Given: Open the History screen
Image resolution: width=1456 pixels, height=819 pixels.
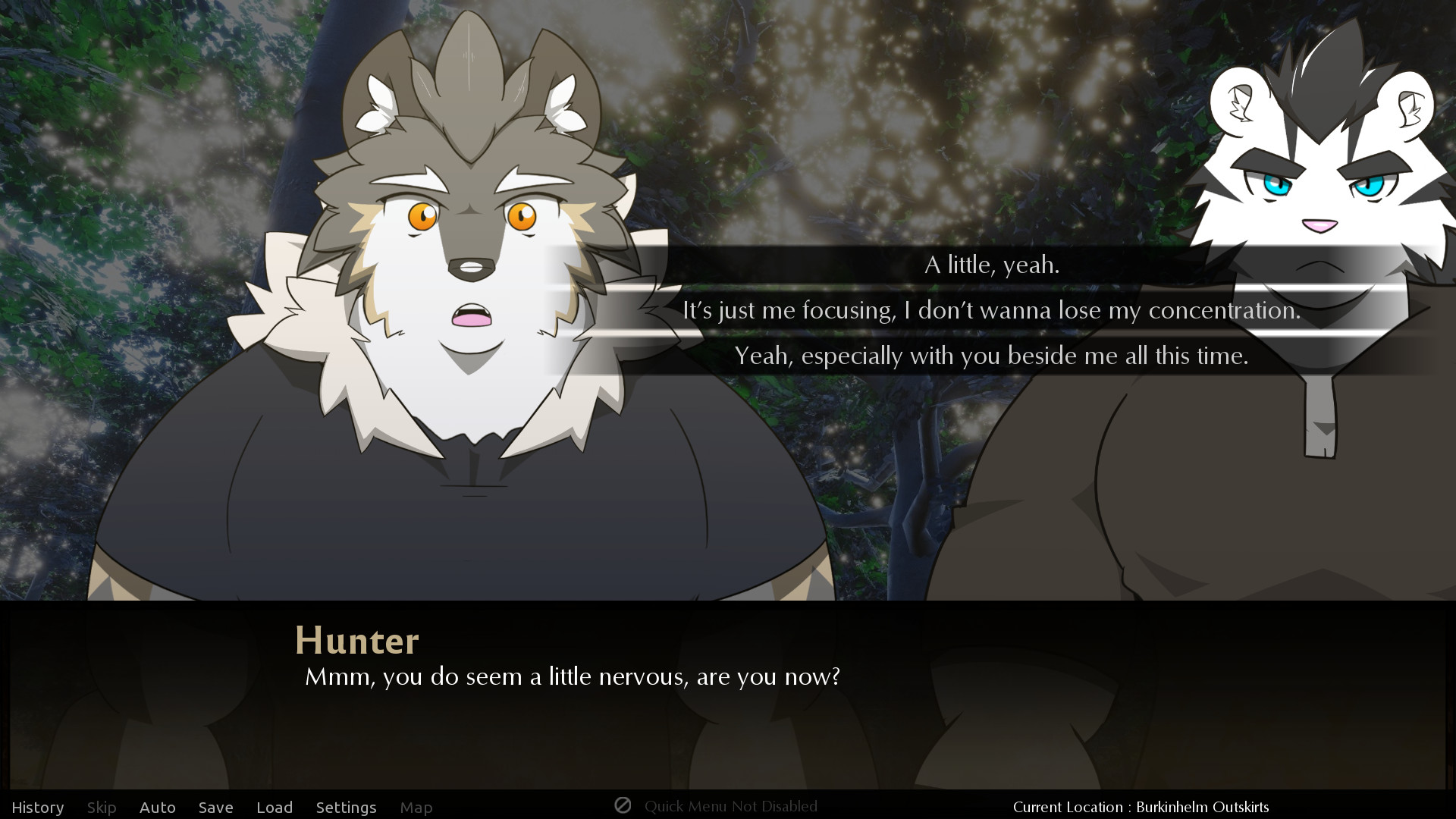Looking at the screenshot, I should [38, 807].
